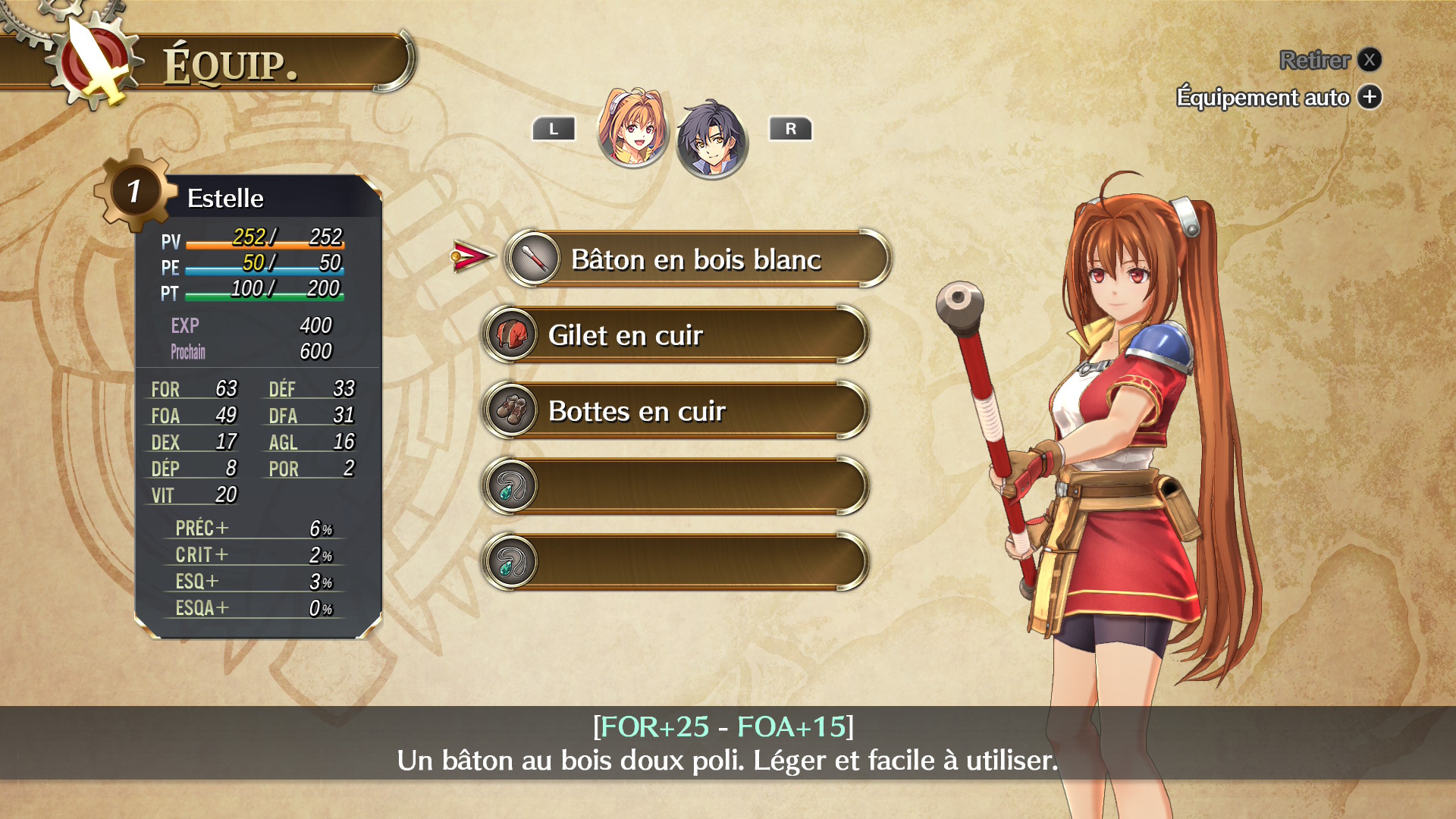The width and height of the screenshot is (1456, 819).
Task: Select the dark-haired boy's portrait
Action: pos(711,140)
